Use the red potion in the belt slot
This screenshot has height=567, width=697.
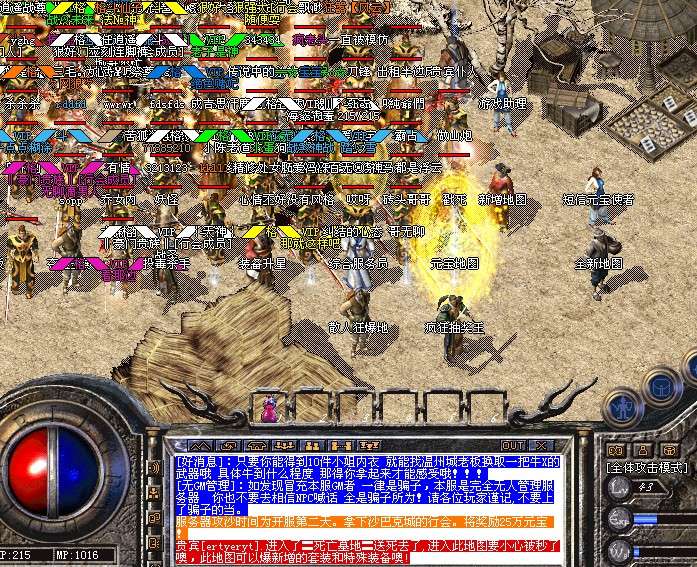[x=269, y=410]
